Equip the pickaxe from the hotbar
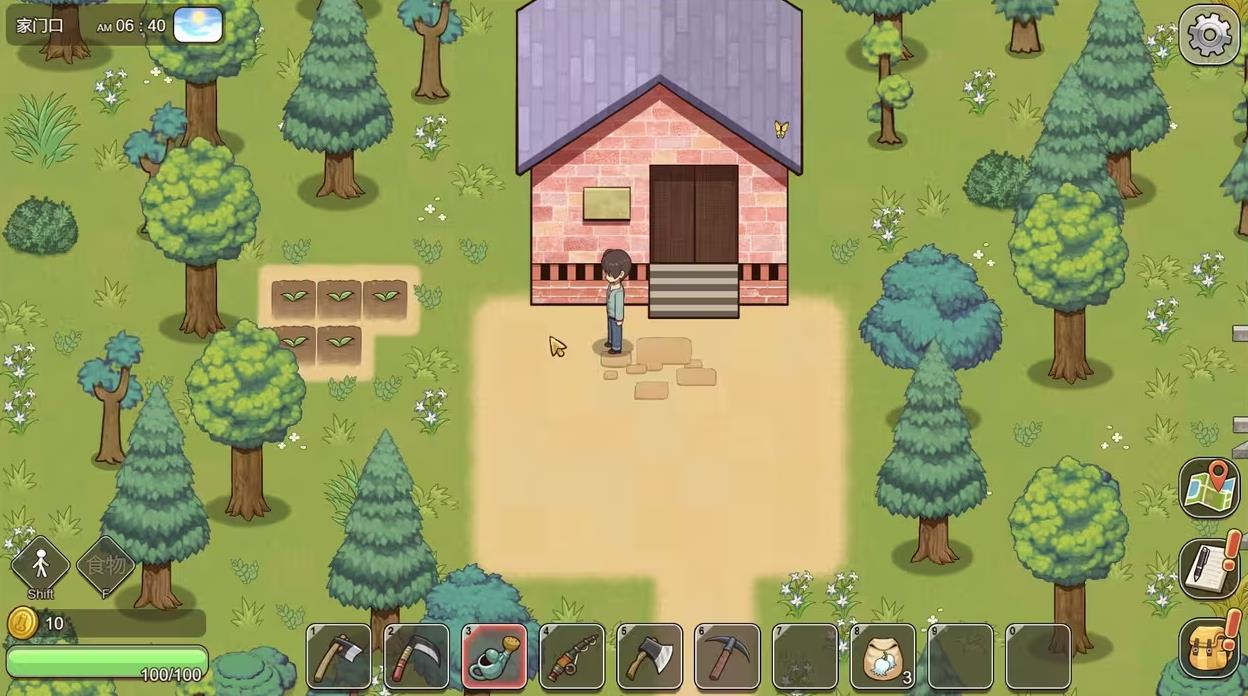1248x696 pixels. [727, 657]
